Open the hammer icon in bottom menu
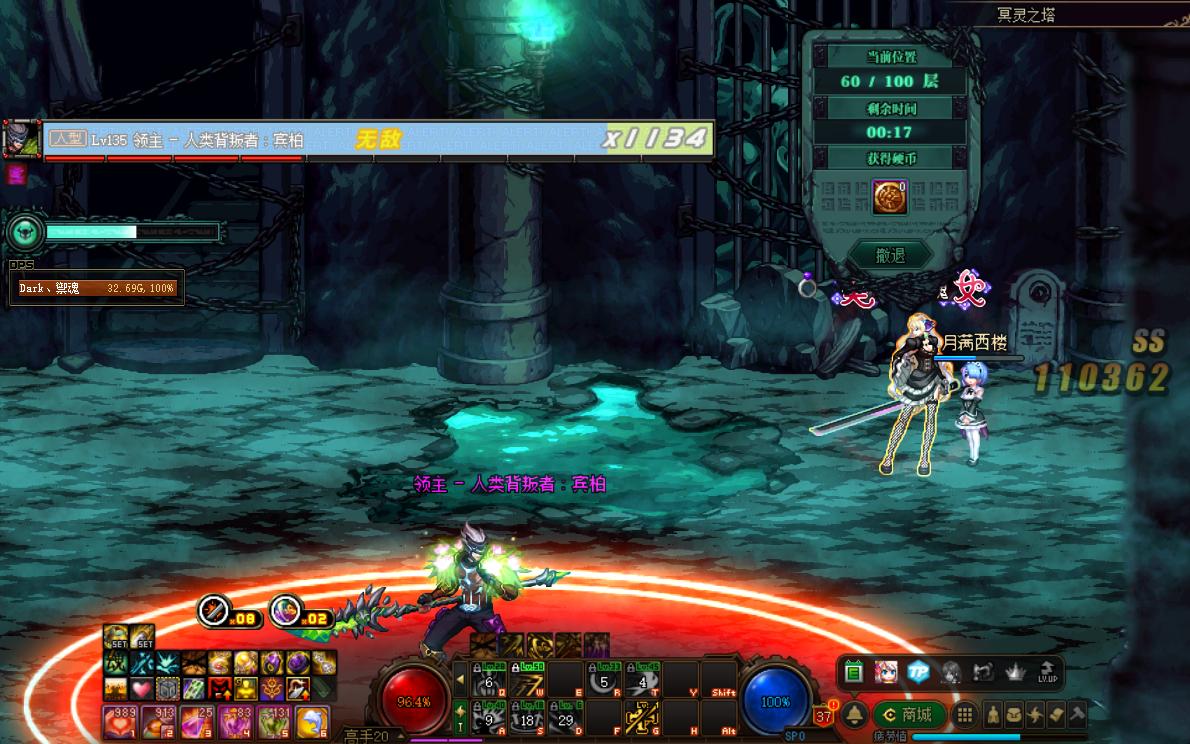Image resolution: width=1190 pixels, height=744 pixels. click(1076, 714)
